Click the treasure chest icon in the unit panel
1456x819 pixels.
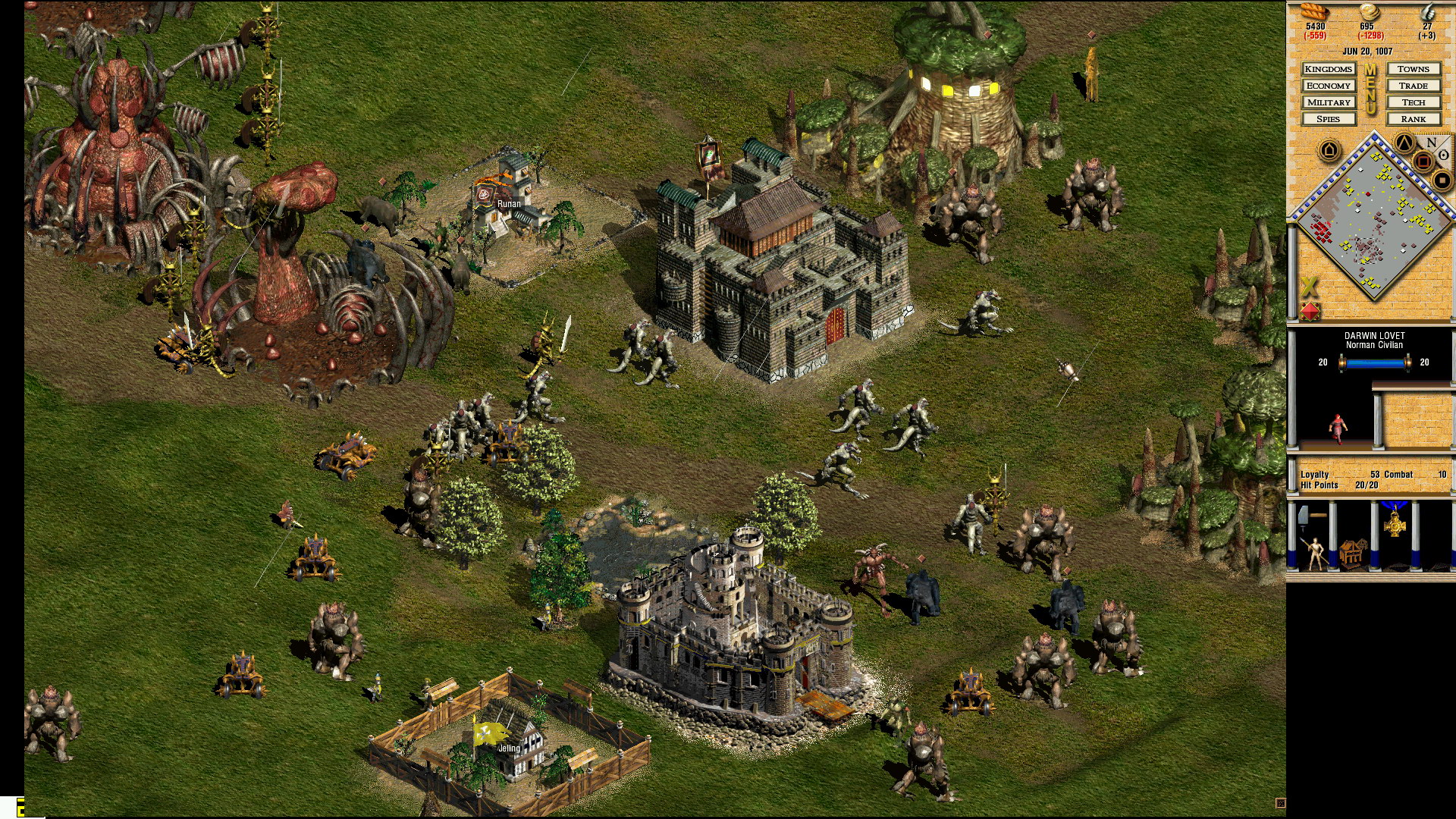point(1352,554)
